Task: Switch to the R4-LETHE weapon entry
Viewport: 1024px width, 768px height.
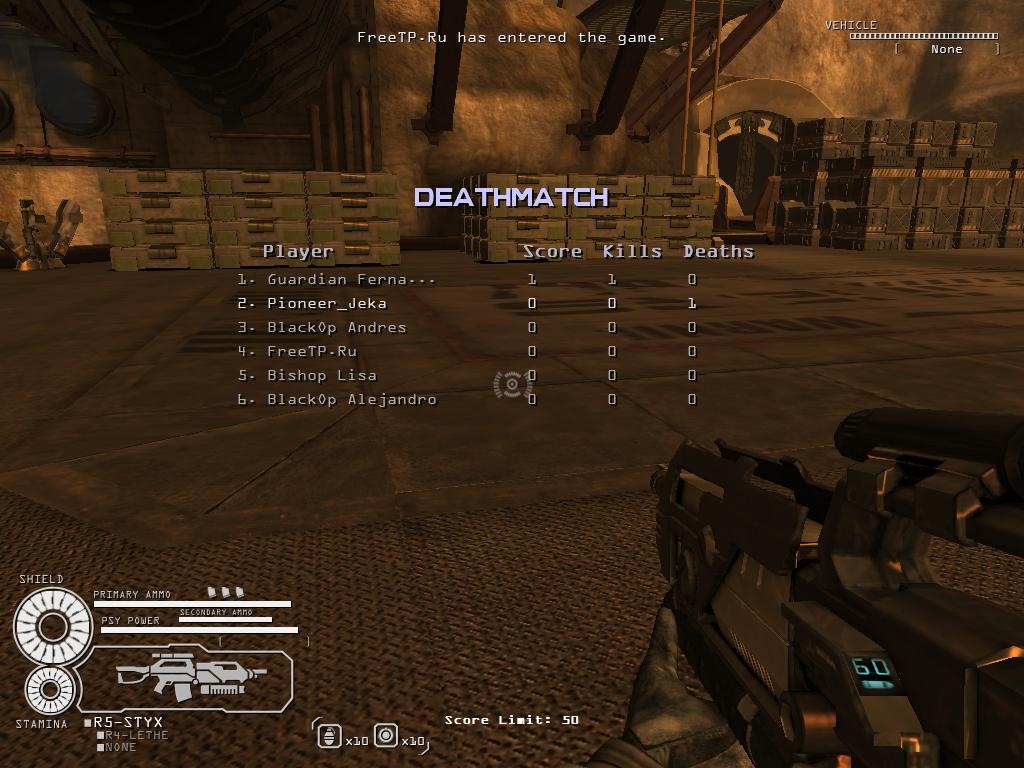Action: coord(136,735)
